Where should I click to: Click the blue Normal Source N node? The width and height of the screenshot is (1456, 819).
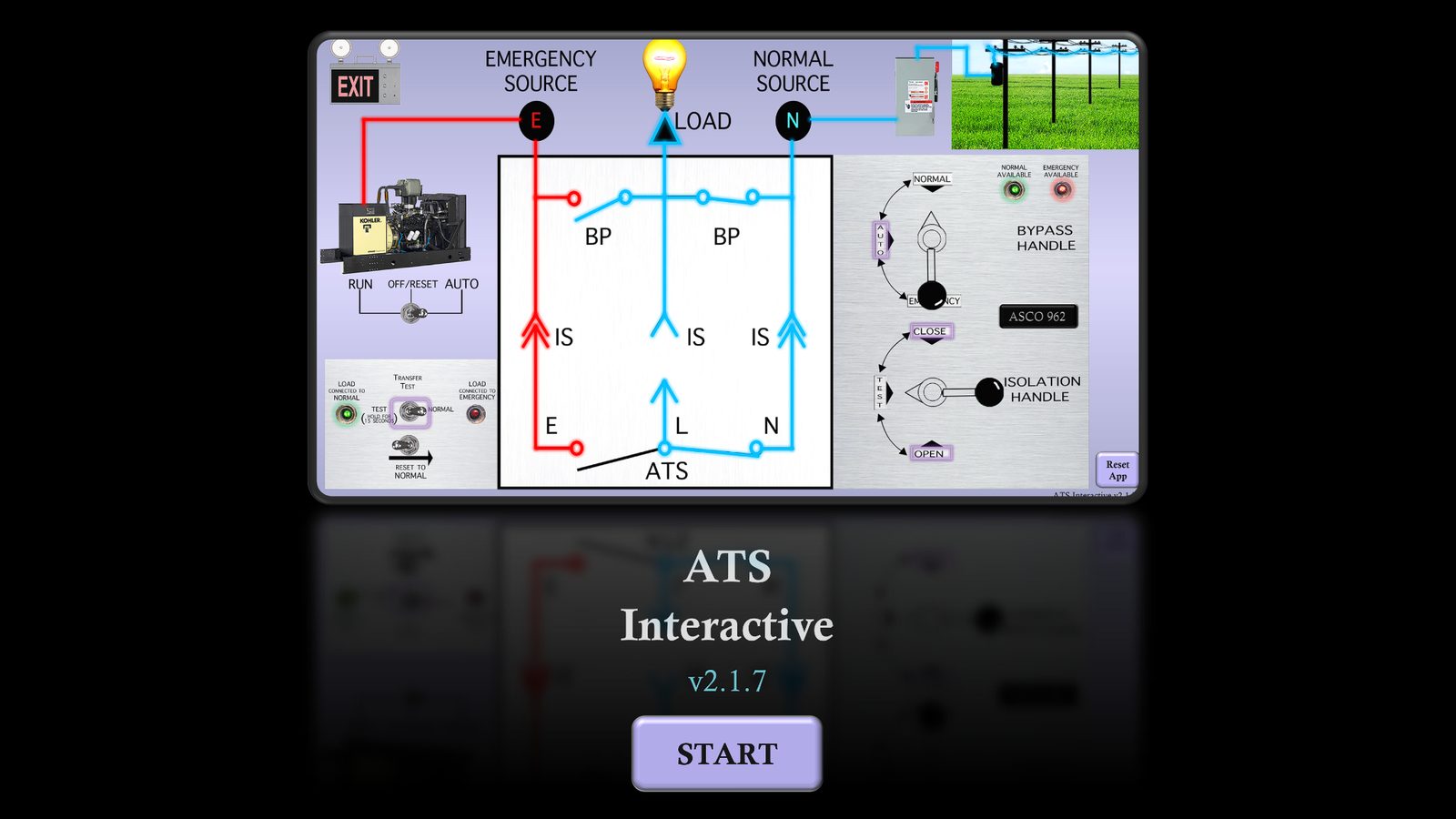tap(794, 118)
